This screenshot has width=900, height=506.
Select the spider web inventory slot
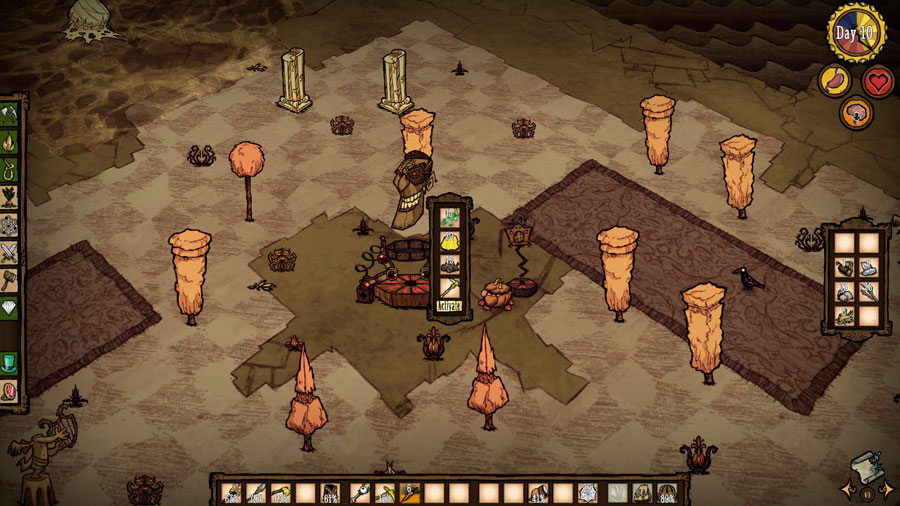[x=587, y=492]
